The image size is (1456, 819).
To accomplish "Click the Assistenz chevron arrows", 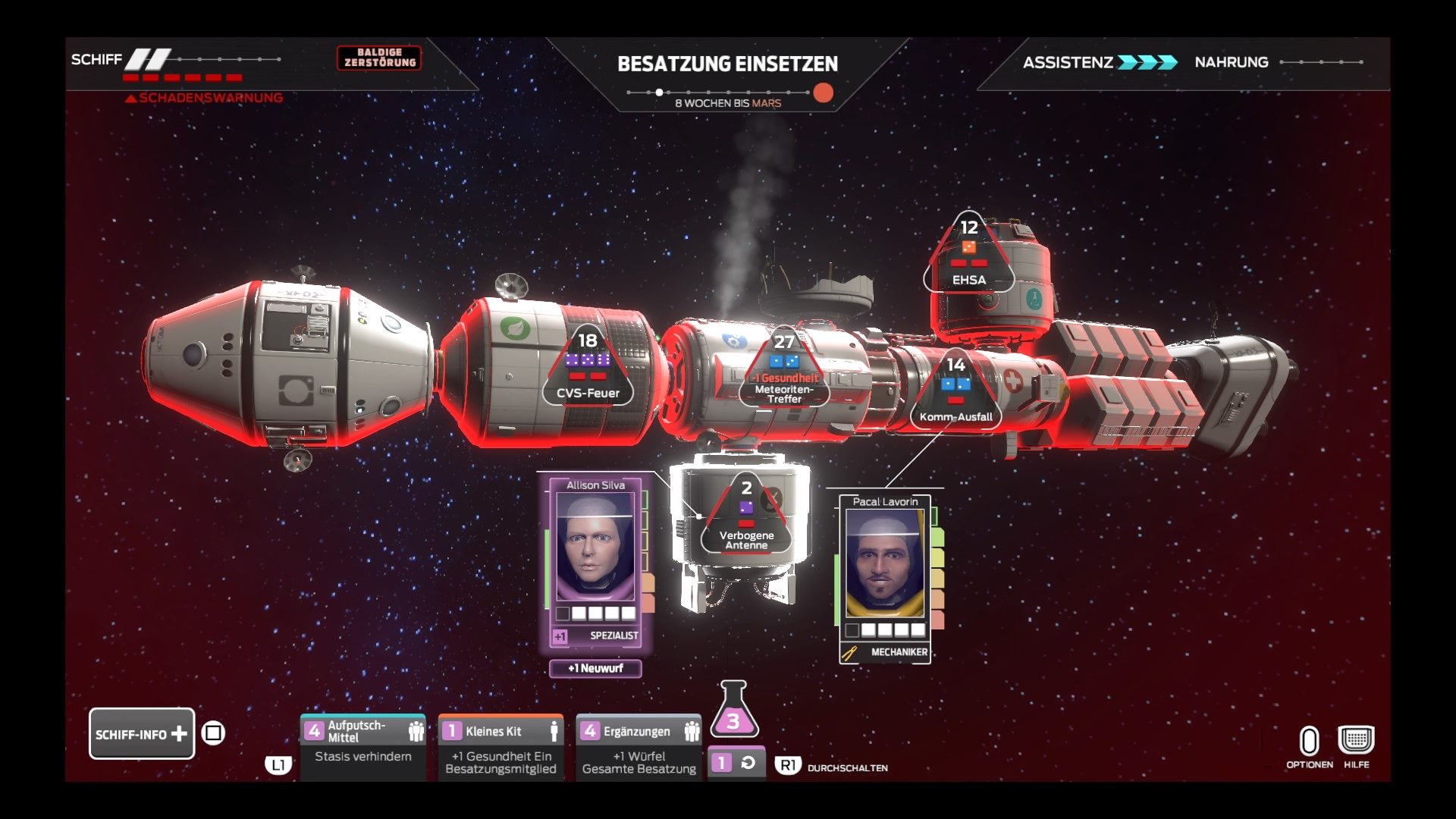I will [x=1148, y=63].
